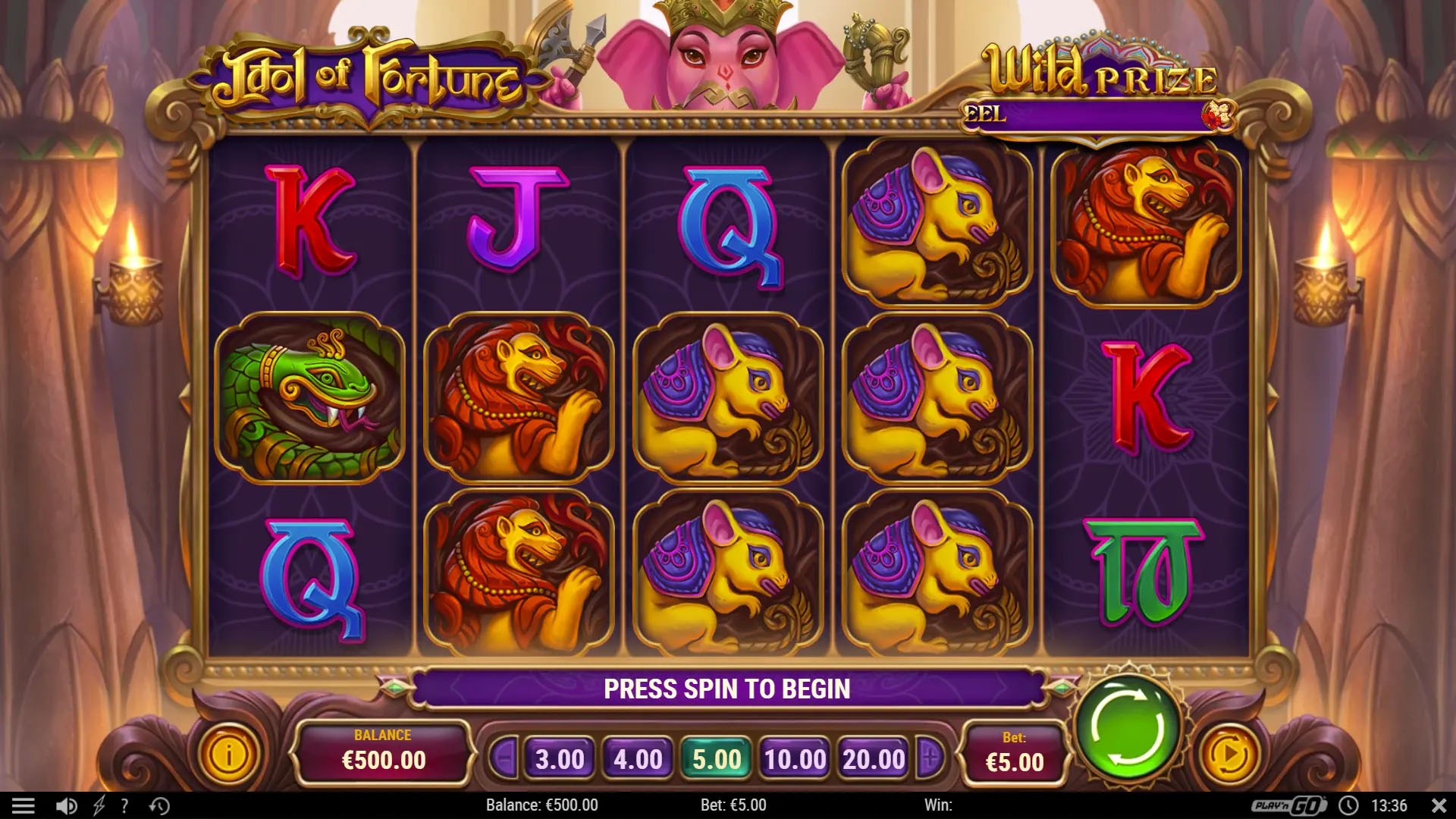Image resolution: width=1456 pixels, height=819 pixels.
Task: Set the bet to 10.00
Action: (795, 759)
